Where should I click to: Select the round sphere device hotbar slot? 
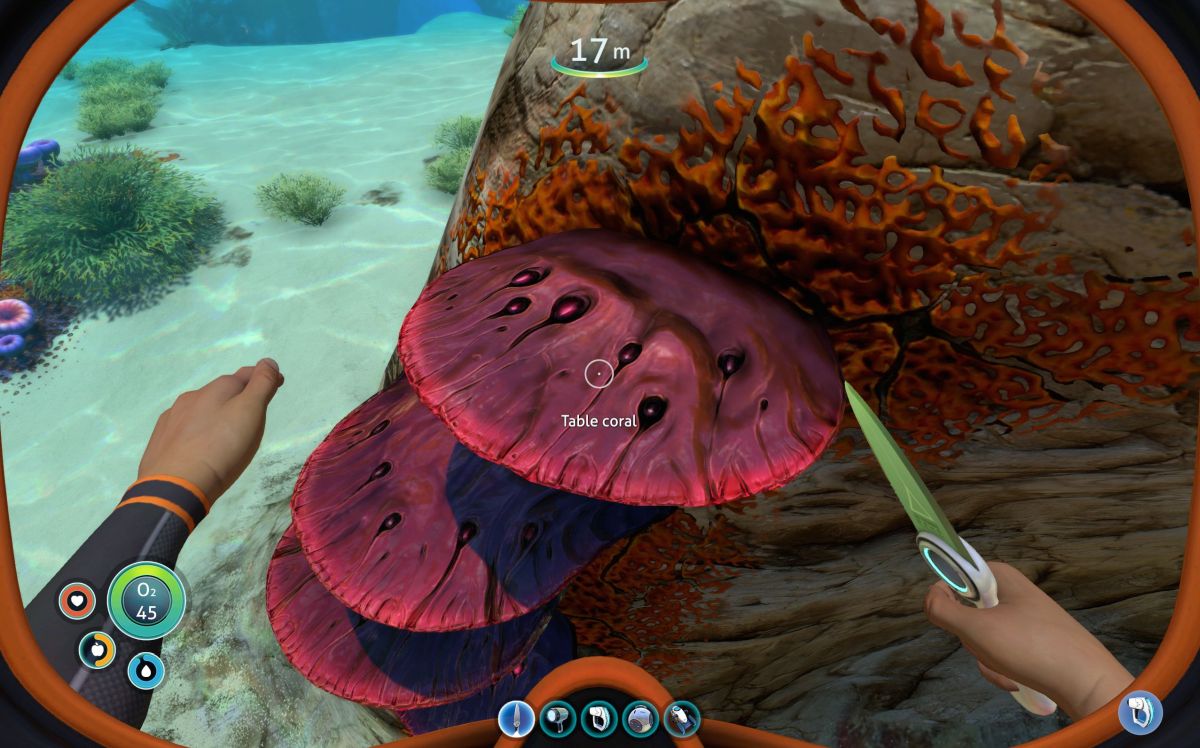pos(640,719)
